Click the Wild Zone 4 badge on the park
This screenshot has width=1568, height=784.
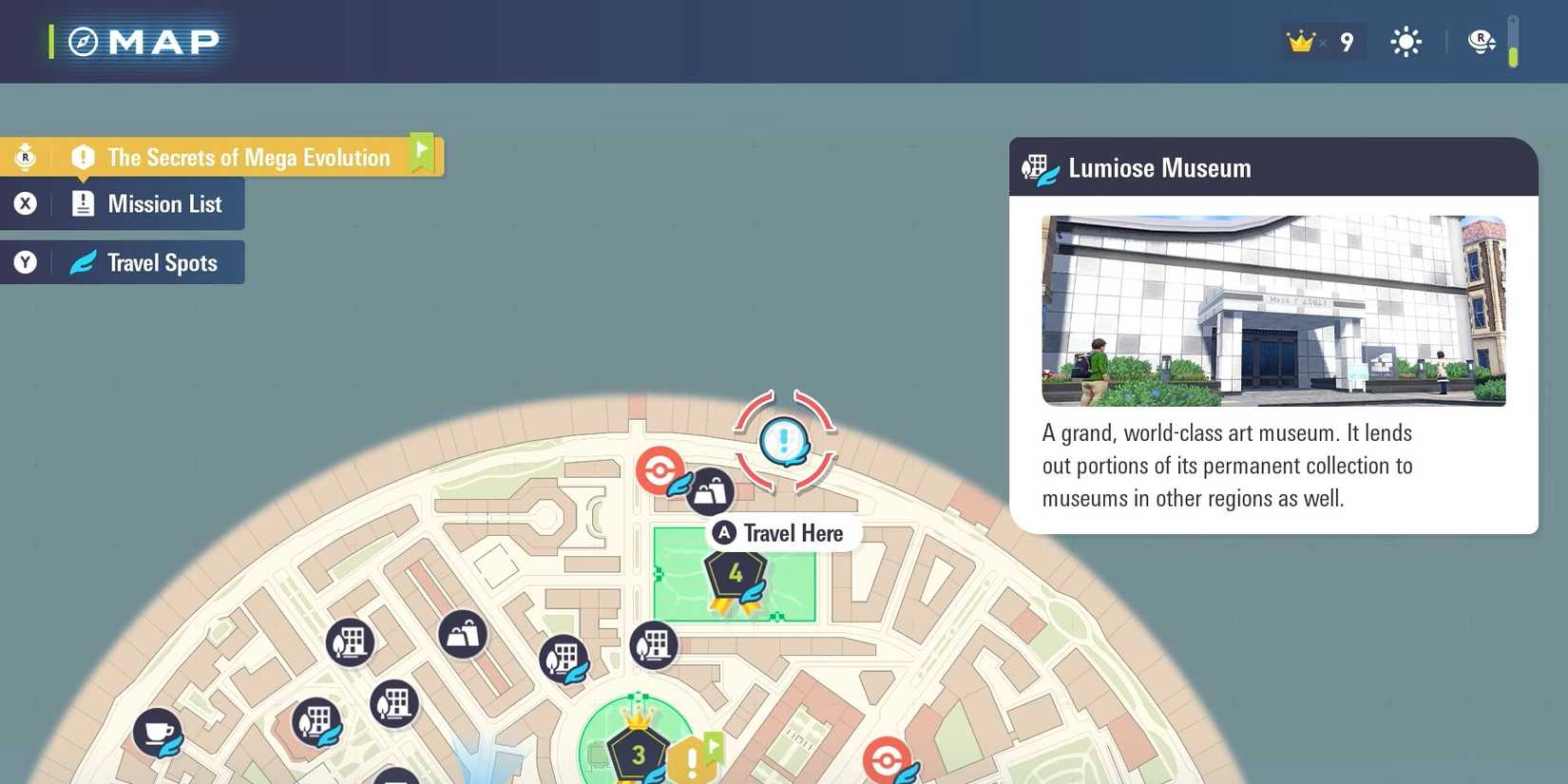click(734, 573)
